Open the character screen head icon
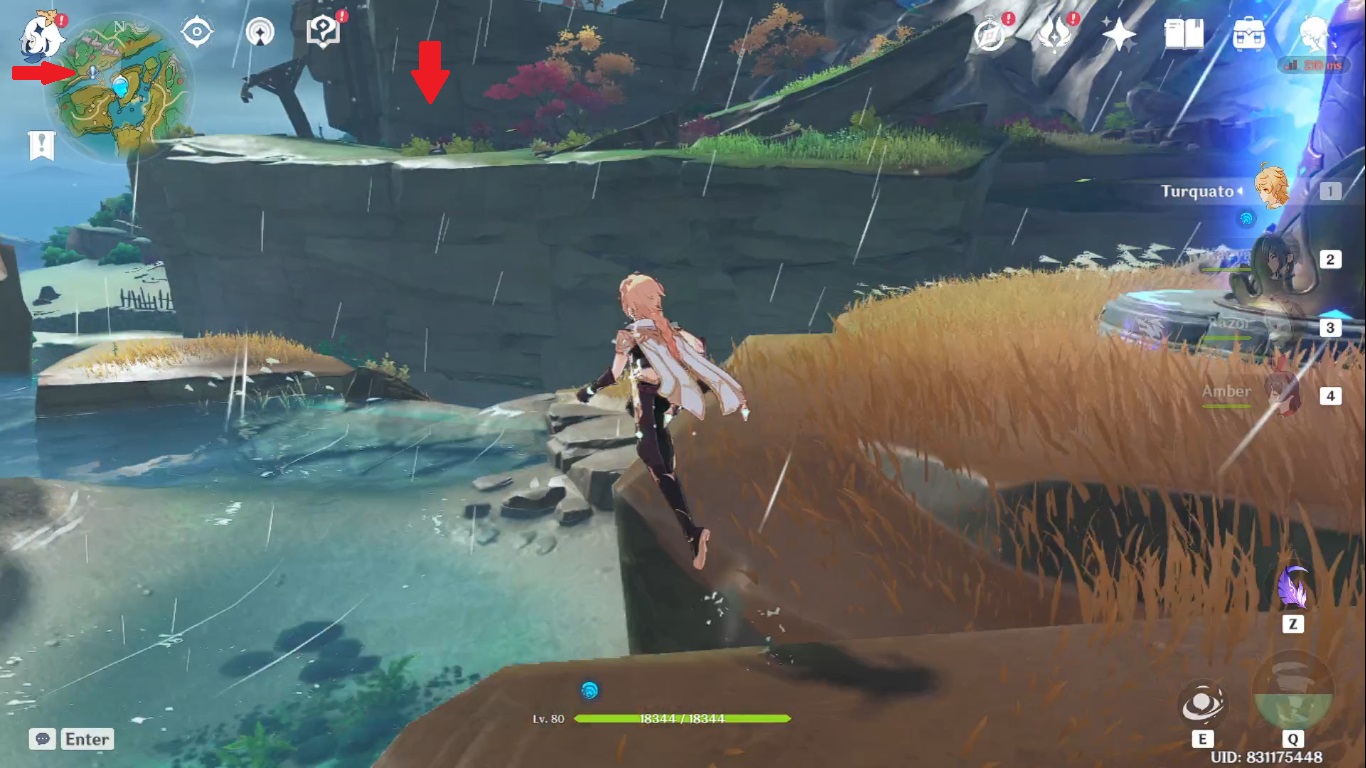The image size is (1366, 768). click(1313, 35)
